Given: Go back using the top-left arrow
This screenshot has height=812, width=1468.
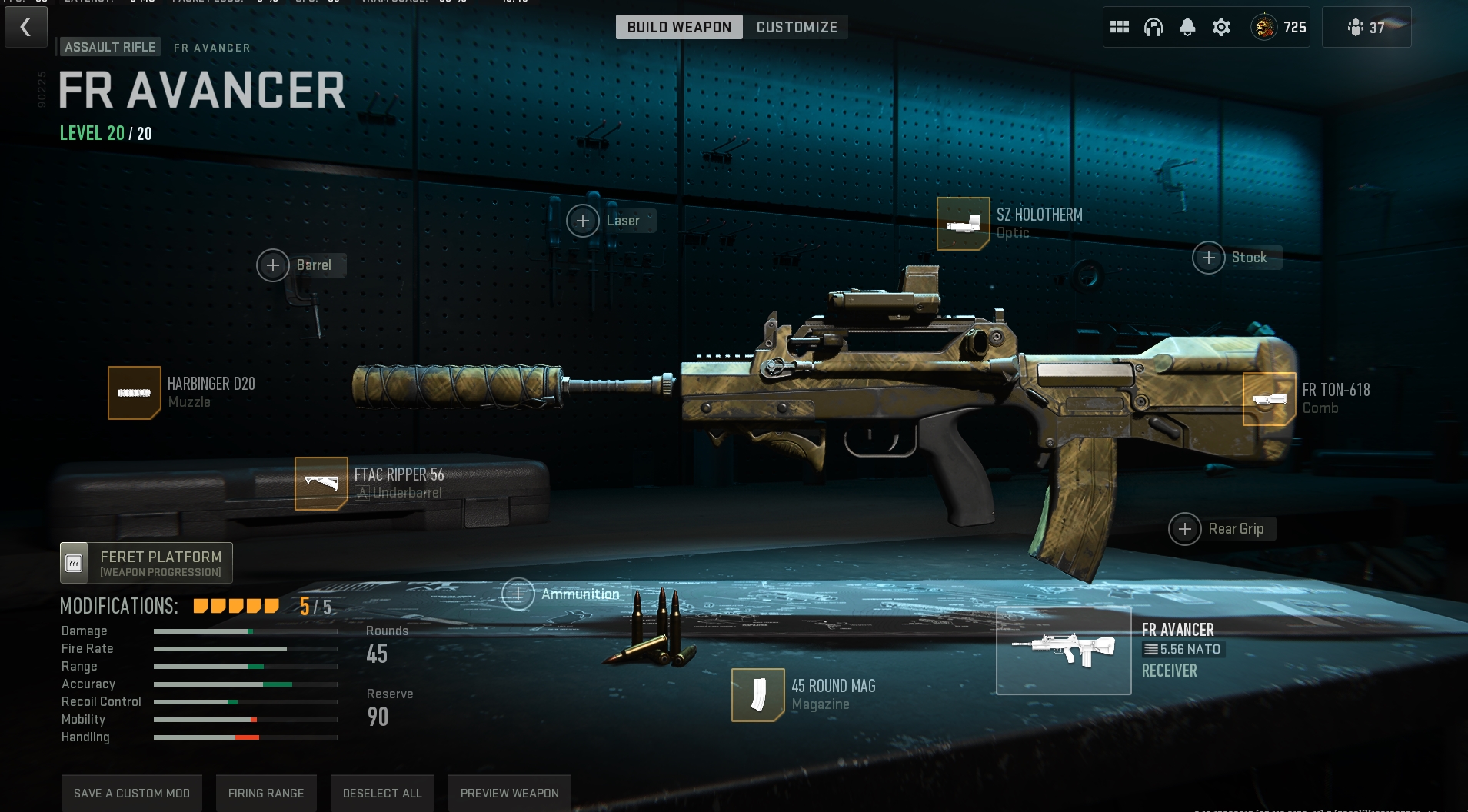Looking at the screenshot, I should click(26, 28).
